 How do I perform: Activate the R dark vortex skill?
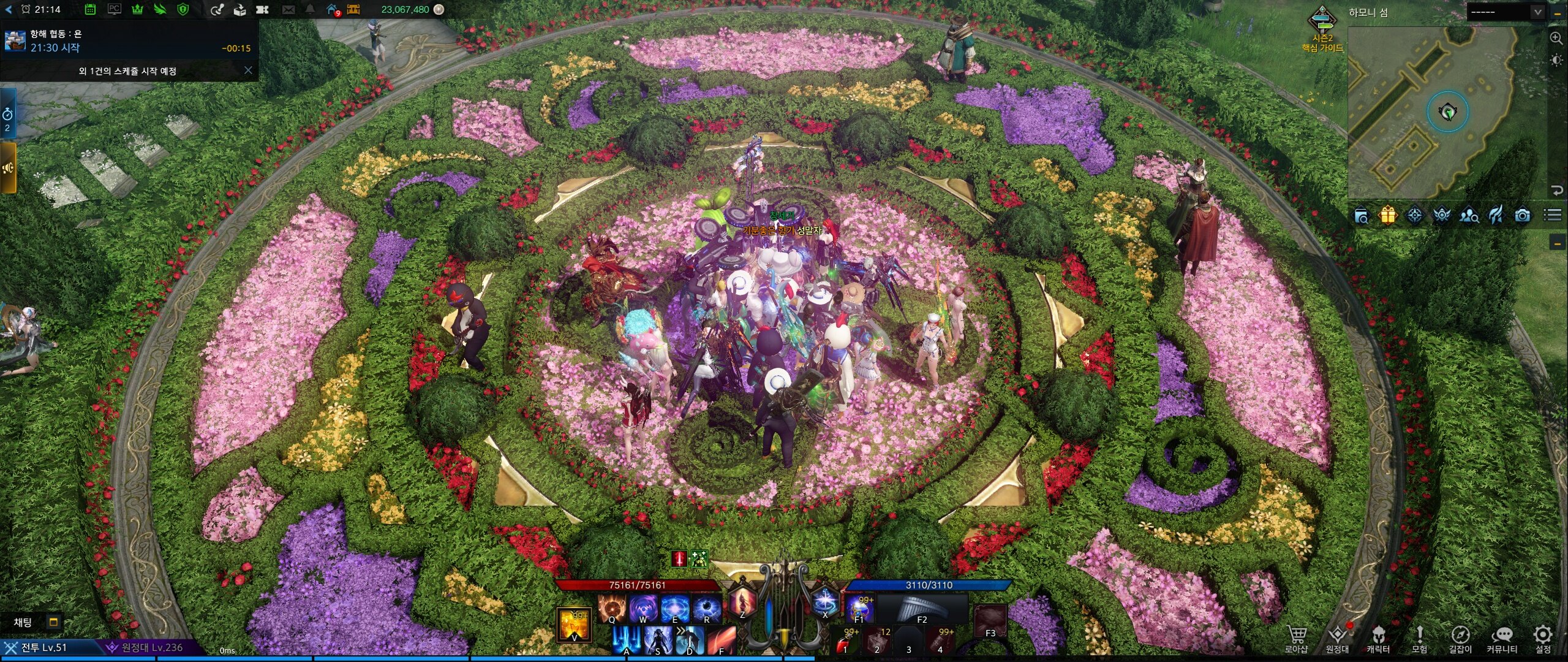[x=706, y=608]
